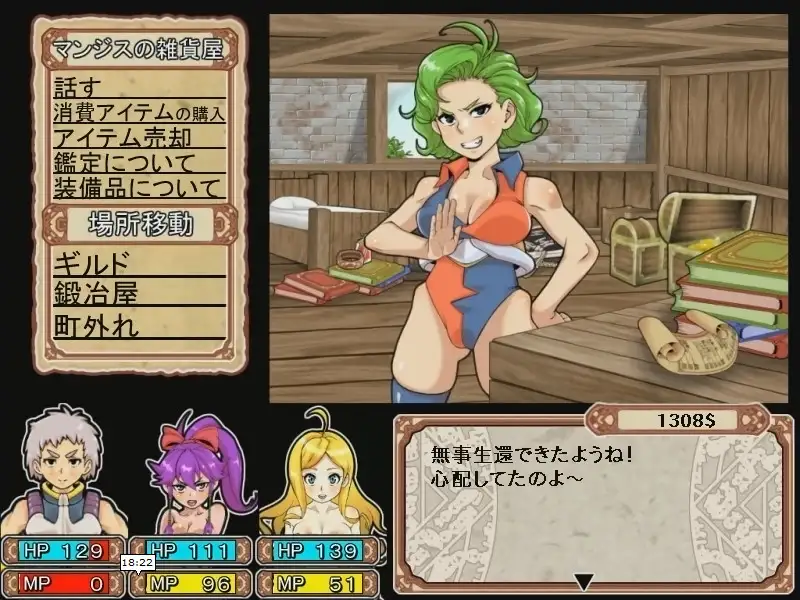The width and height of the screenshot is (800, 600).
Task: Open 装備品について menu entry
Action: 135,187
